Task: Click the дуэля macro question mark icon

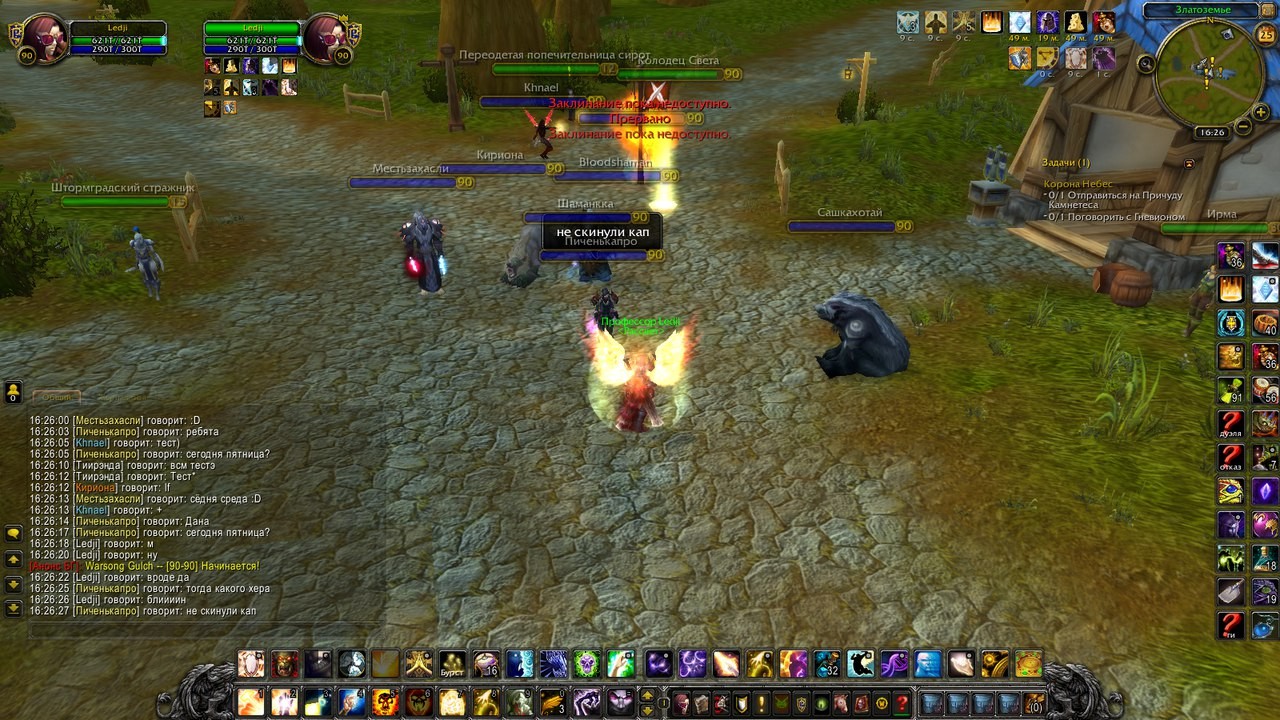Action: pos(1231,425)
